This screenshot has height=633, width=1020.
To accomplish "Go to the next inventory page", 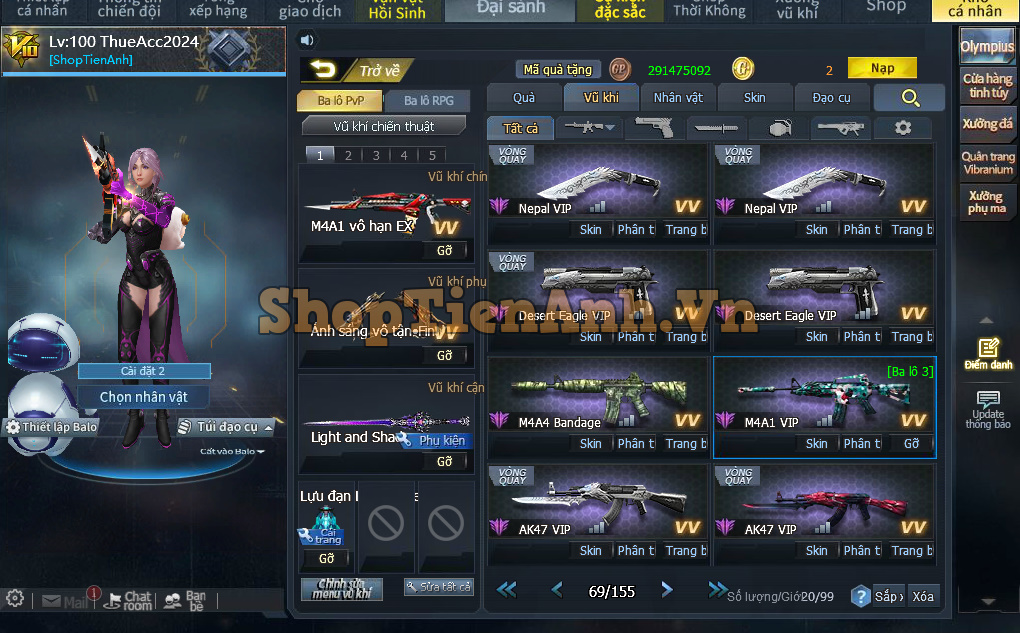I will [667, 591].
